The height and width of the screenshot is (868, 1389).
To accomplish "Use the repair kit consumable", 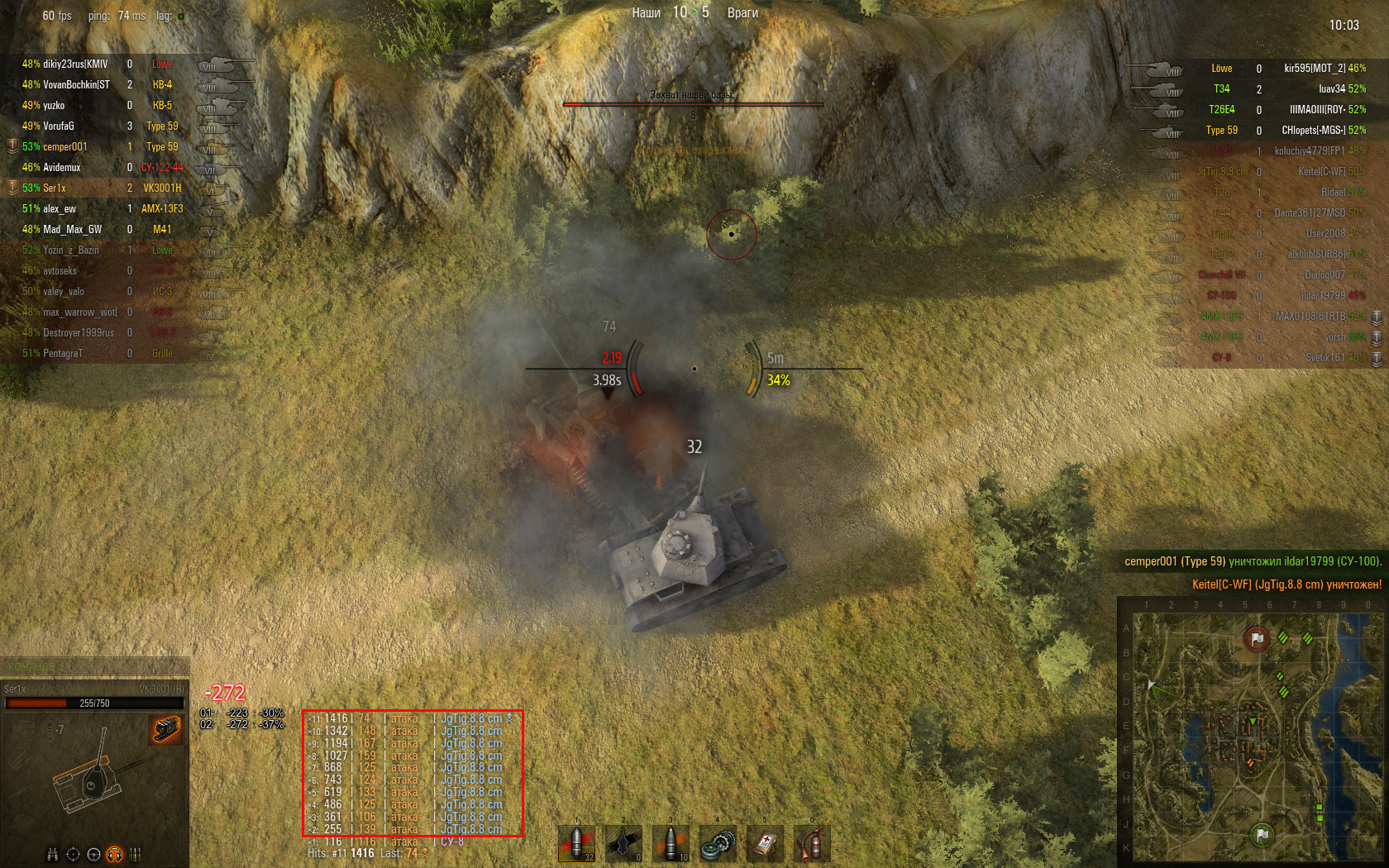I will [x=718, y=843].
